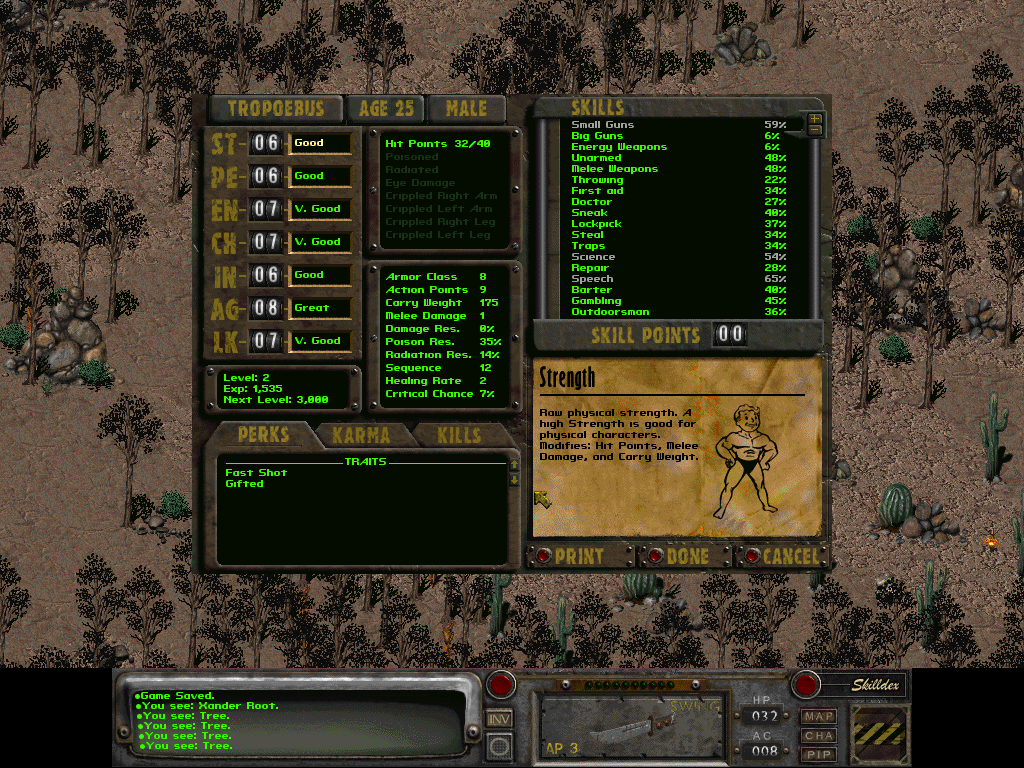The width and height of the screenshot is (1024, 768).
Task: Open inventory with the INV button
Action: (500, 718)
